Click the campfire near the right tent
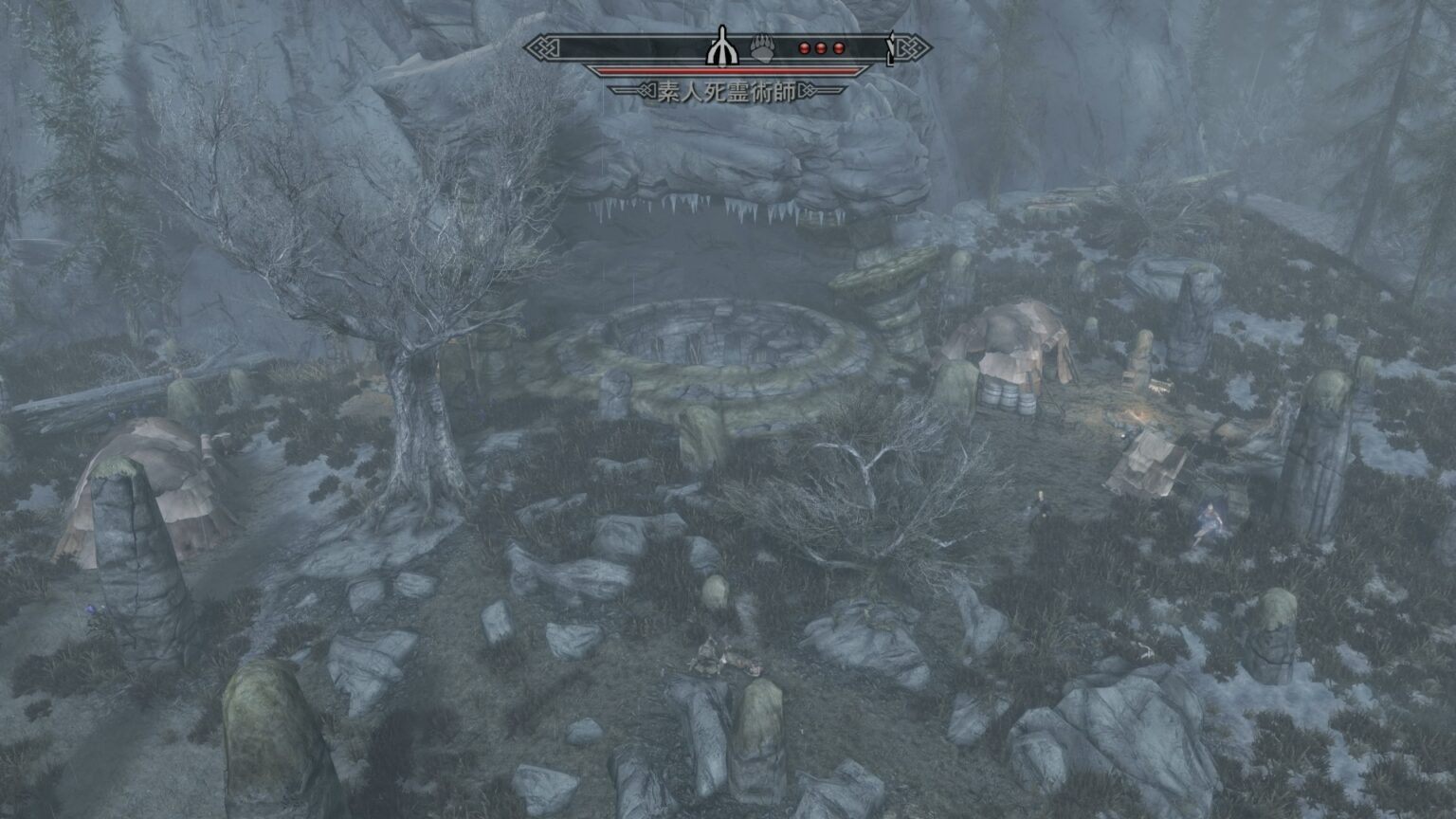The height and width of the screenshot is (819, 1456). click(1138, 415)
